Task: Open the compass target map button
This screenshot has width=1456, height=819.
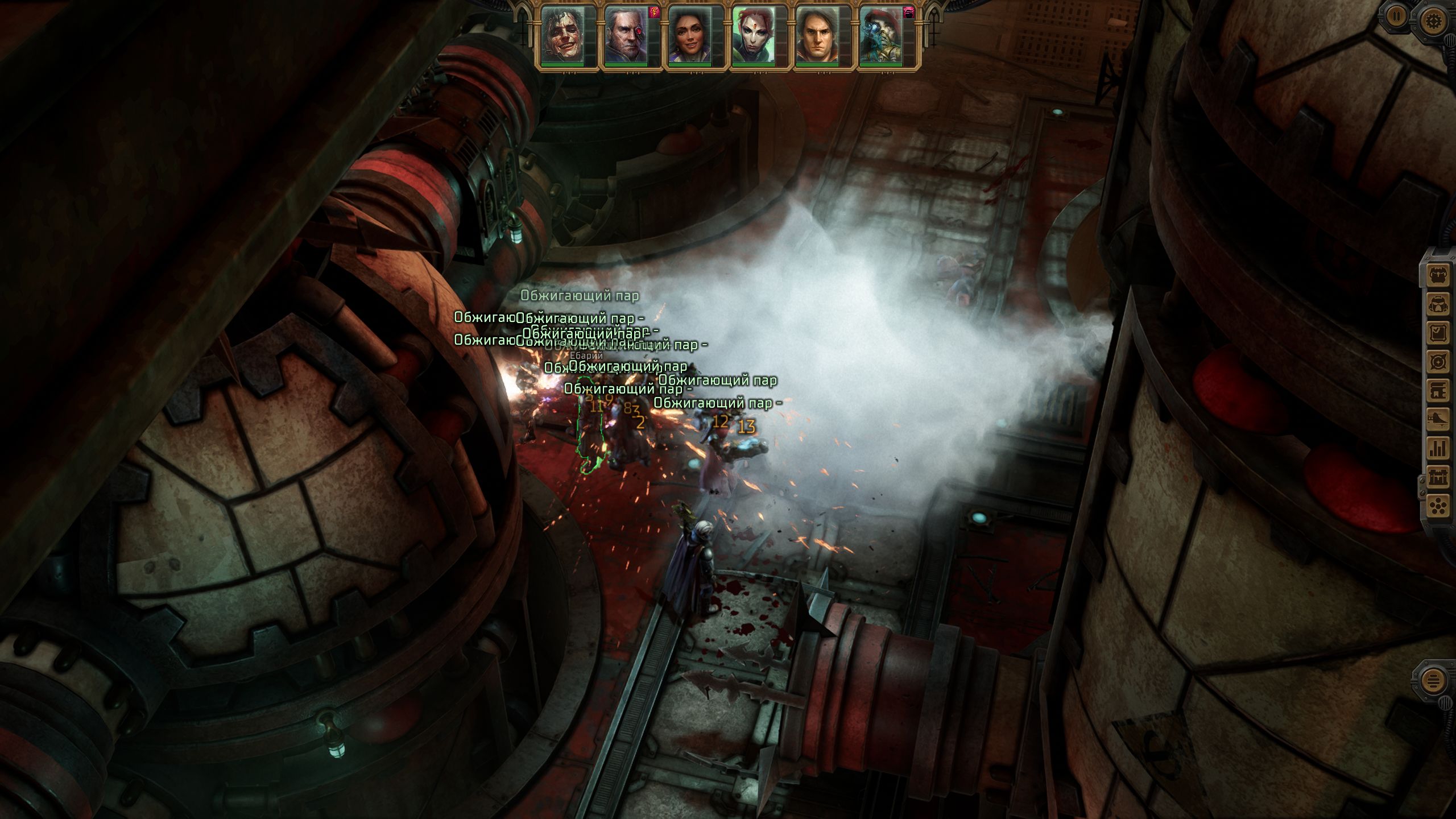Action: pyautogui.click(x=1438, y=362)
